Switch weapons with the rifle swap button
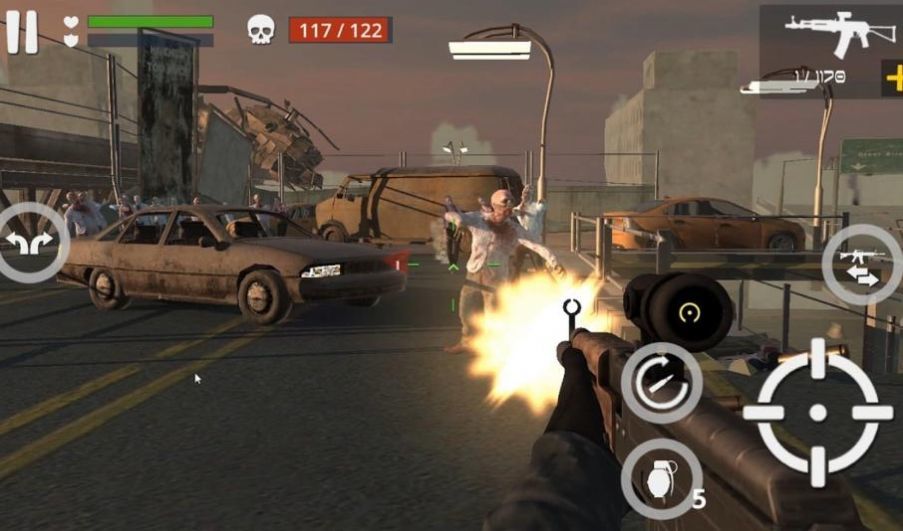Image resolution: width=903 pixels, height=531 pixels. [x=861, y=264]
